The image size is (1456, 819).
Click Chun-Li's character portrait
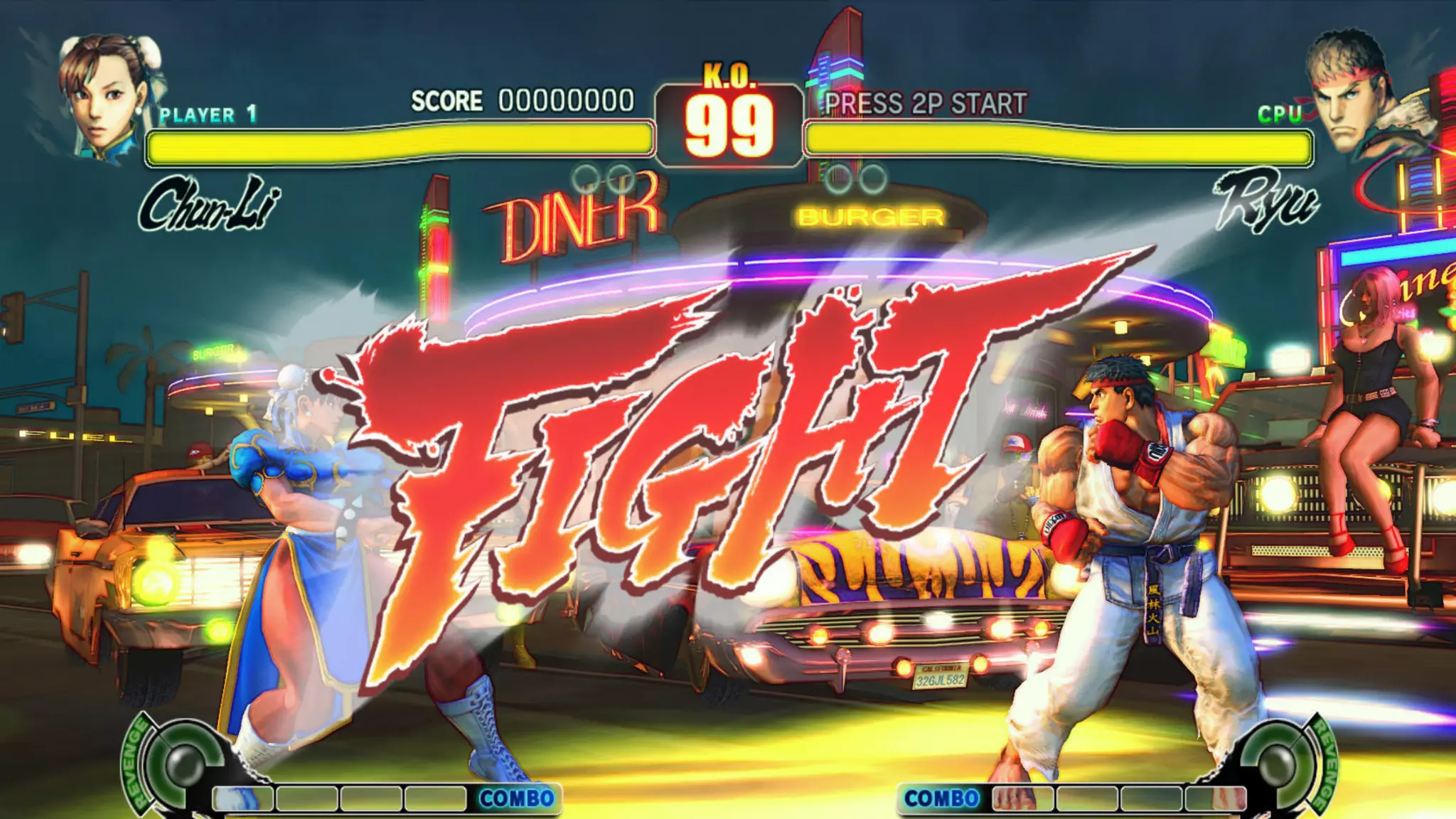click(x=107, y=96)
